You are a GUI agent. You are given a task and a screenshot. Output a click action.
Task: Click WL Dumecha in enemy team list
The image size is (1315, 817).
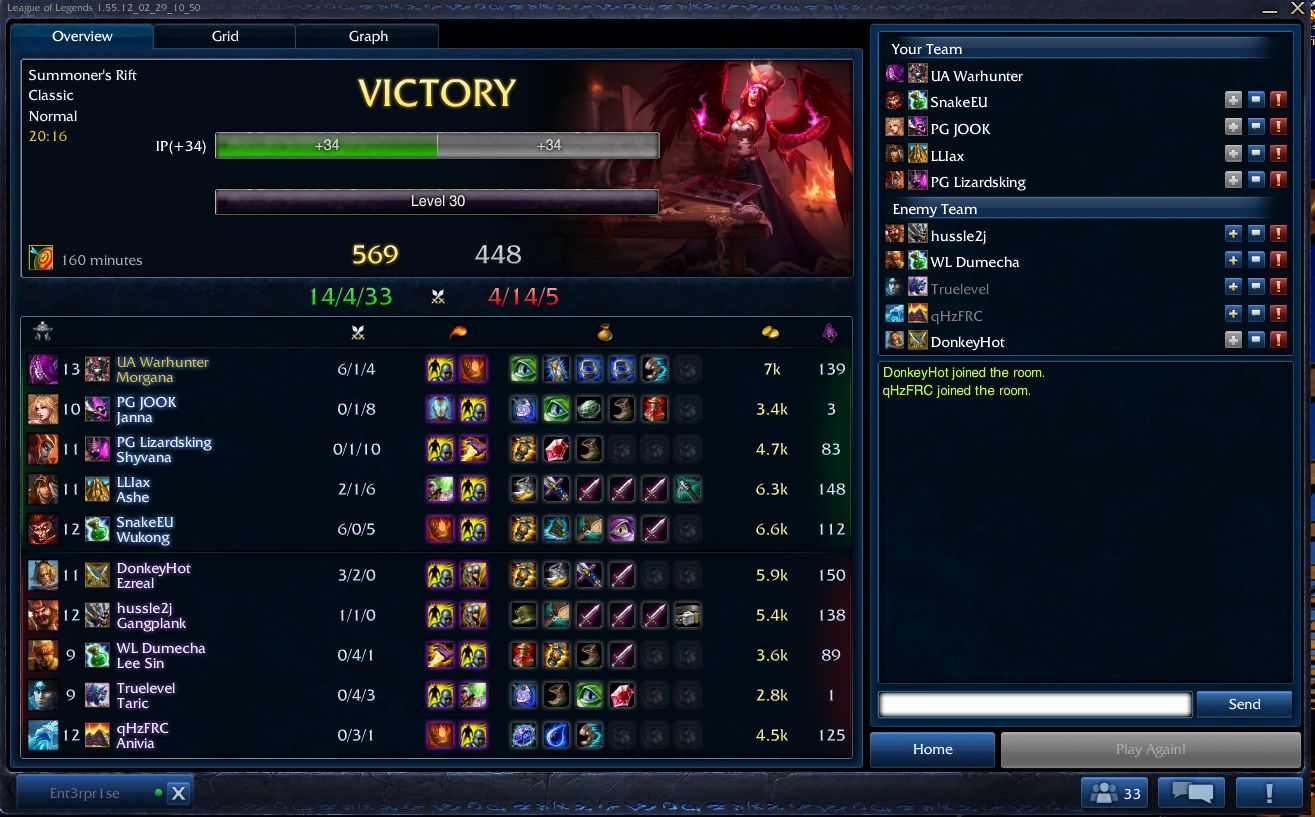[x=974, y=262]
